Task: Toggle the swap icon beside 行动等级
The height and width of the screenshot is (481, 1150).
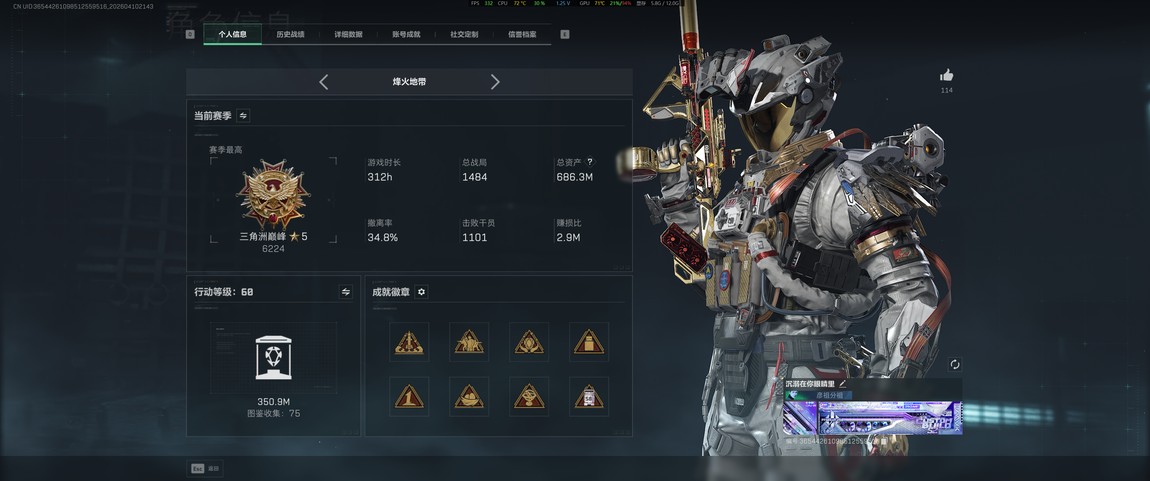Action: [346, 292]
